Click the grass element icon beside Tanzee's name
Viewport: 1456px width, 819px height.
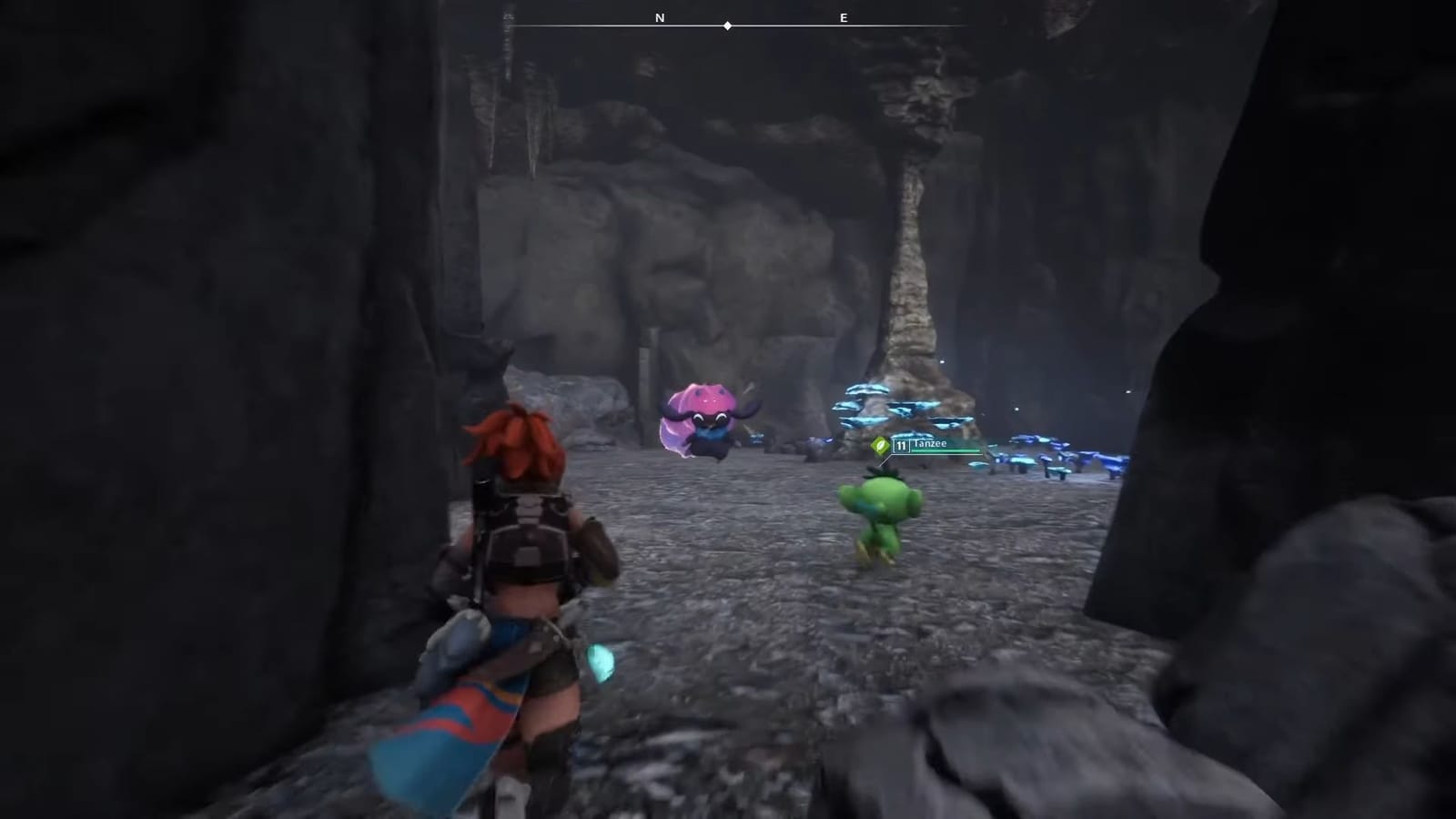pyautogui.click(x=880, y=443)
